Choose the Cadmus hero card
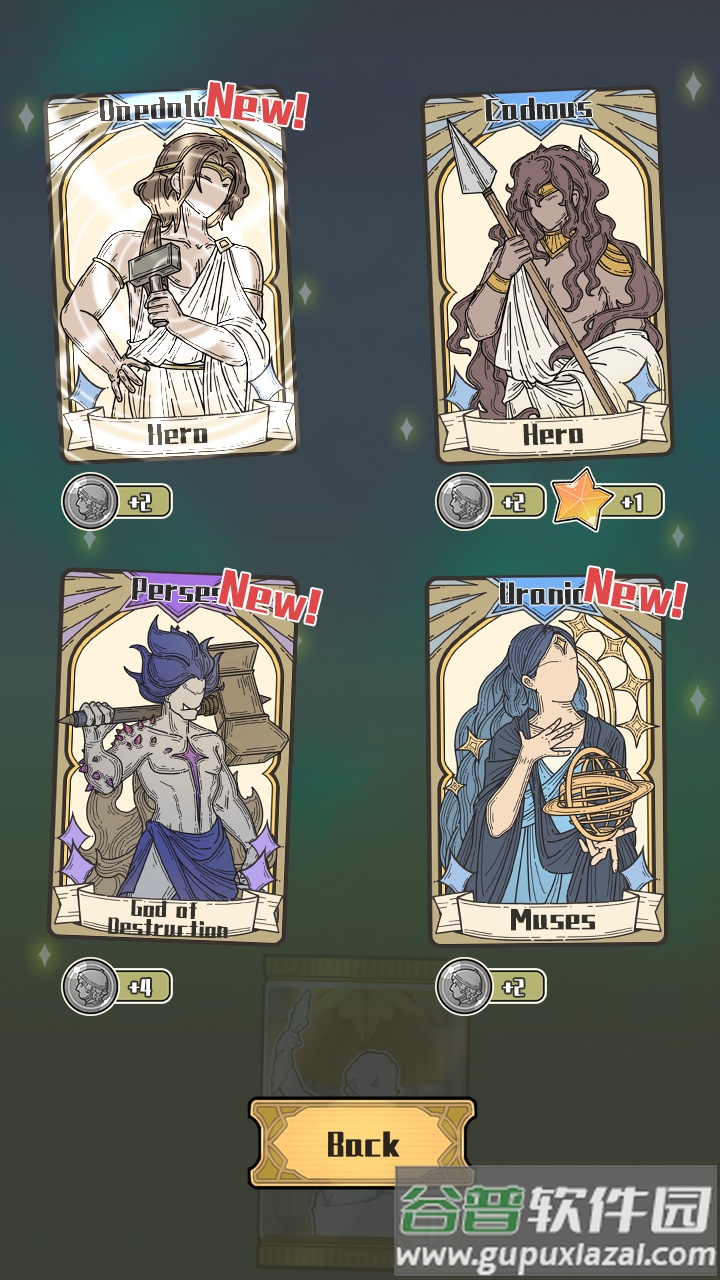 (547, 275)
